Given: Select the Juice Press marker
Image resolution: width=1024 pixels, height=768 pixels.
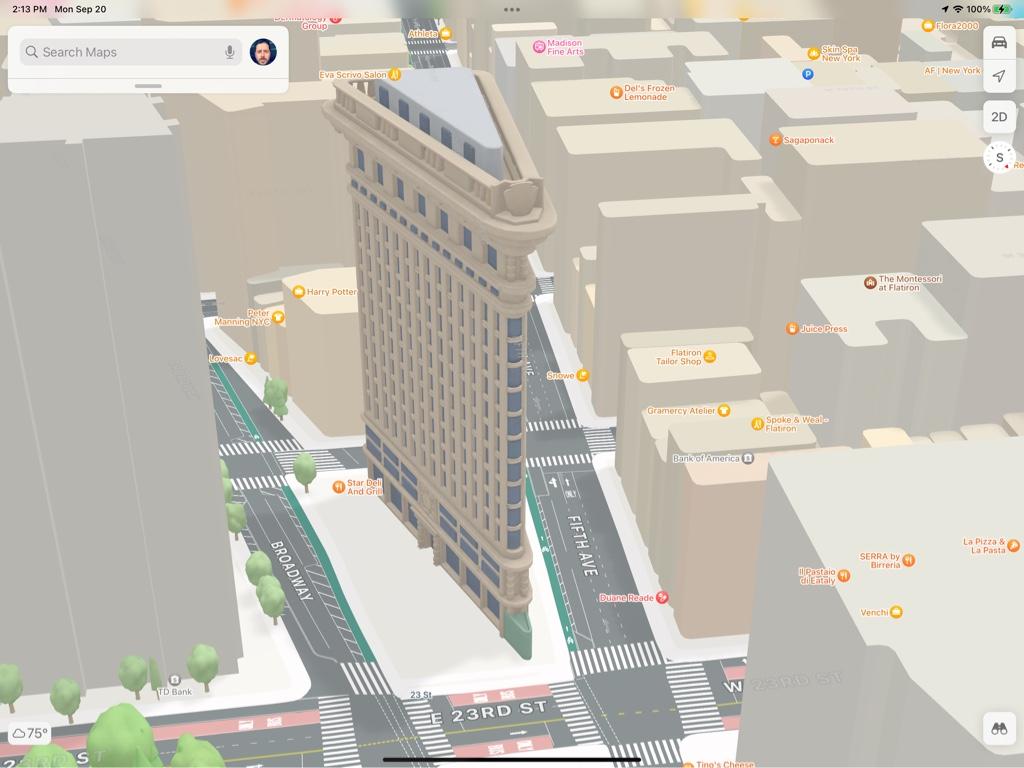Looking at the screenshot, I should click(792, 328).
